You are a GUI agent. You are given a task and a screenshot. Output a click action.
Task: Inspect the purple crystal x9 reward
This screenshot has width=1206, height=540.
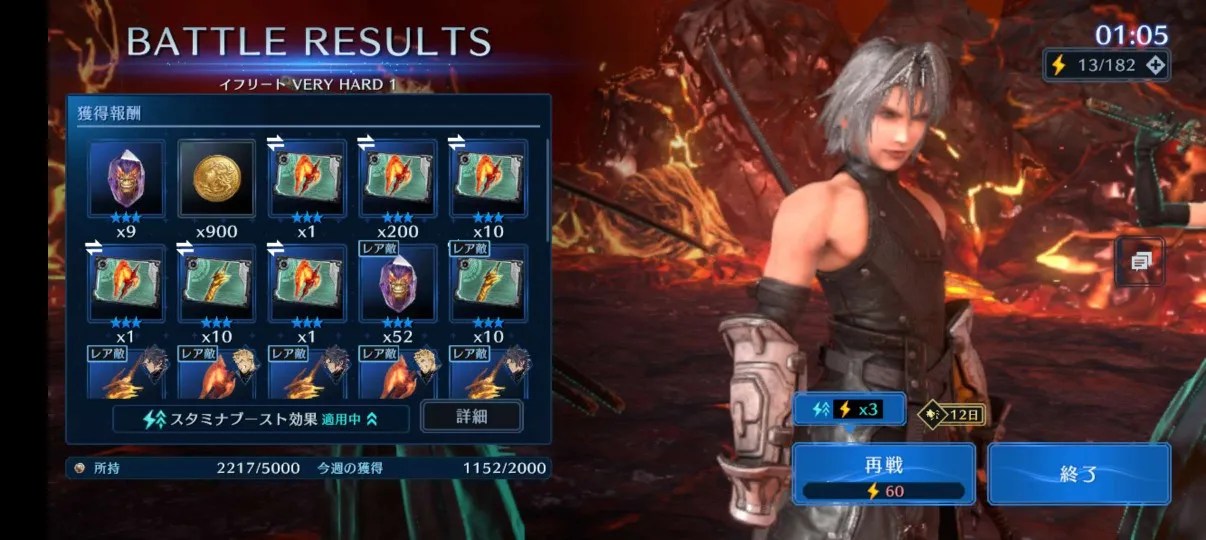[x=127, y=179]
